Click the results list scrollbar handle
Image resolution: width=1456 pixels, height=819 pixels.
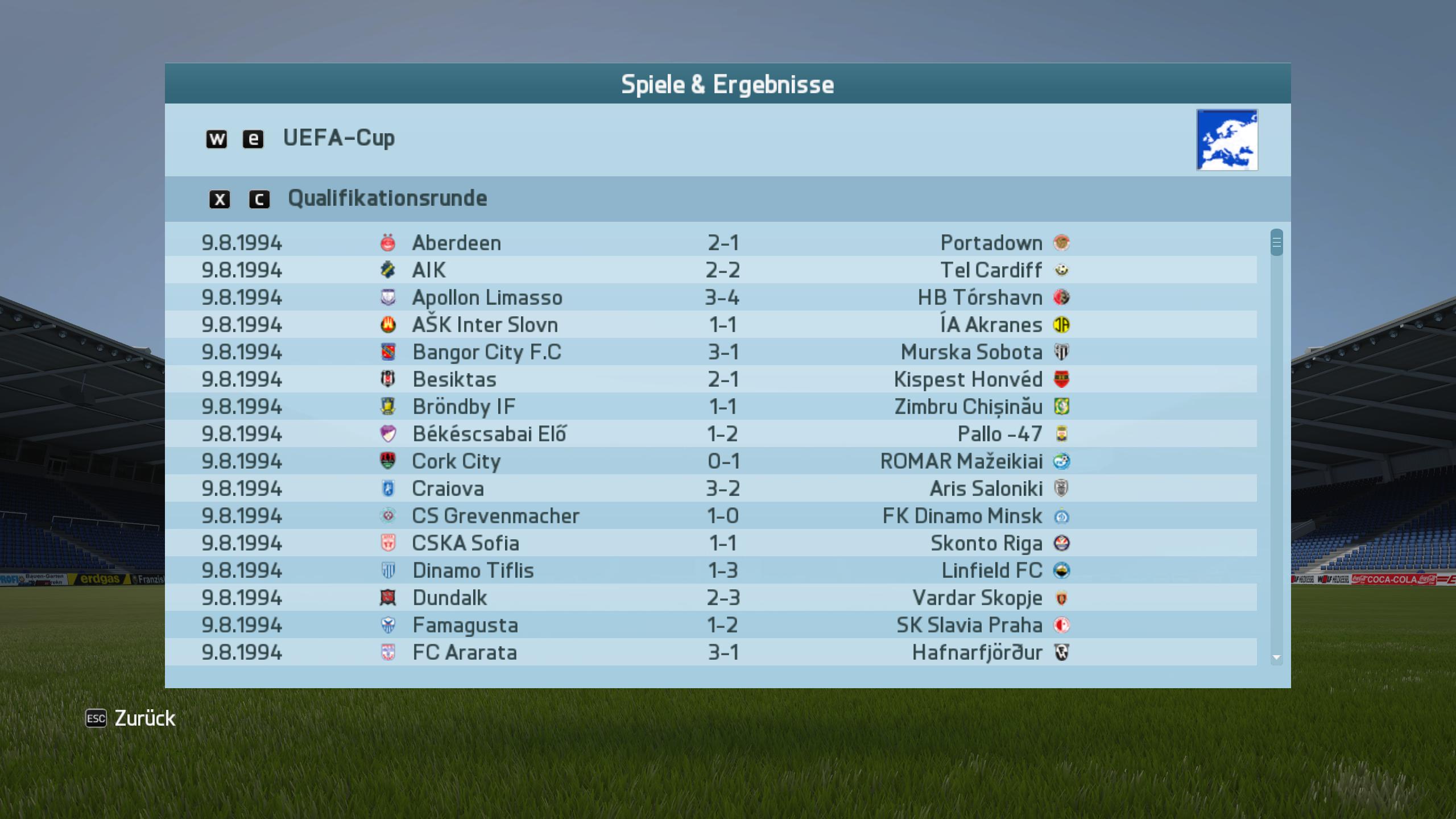tap(1276, 243)
